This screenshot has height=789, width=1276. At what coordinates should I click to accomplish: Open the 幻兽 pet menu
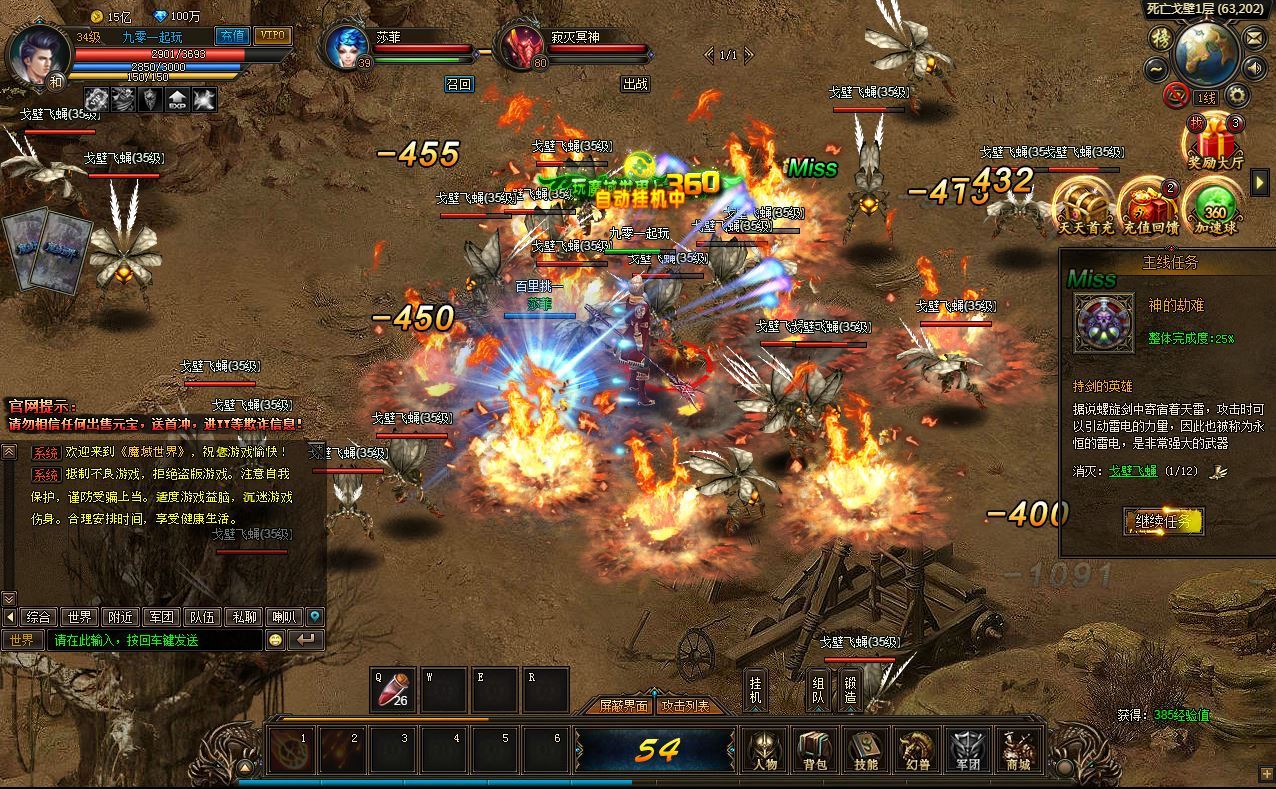(x=917, y=750)
